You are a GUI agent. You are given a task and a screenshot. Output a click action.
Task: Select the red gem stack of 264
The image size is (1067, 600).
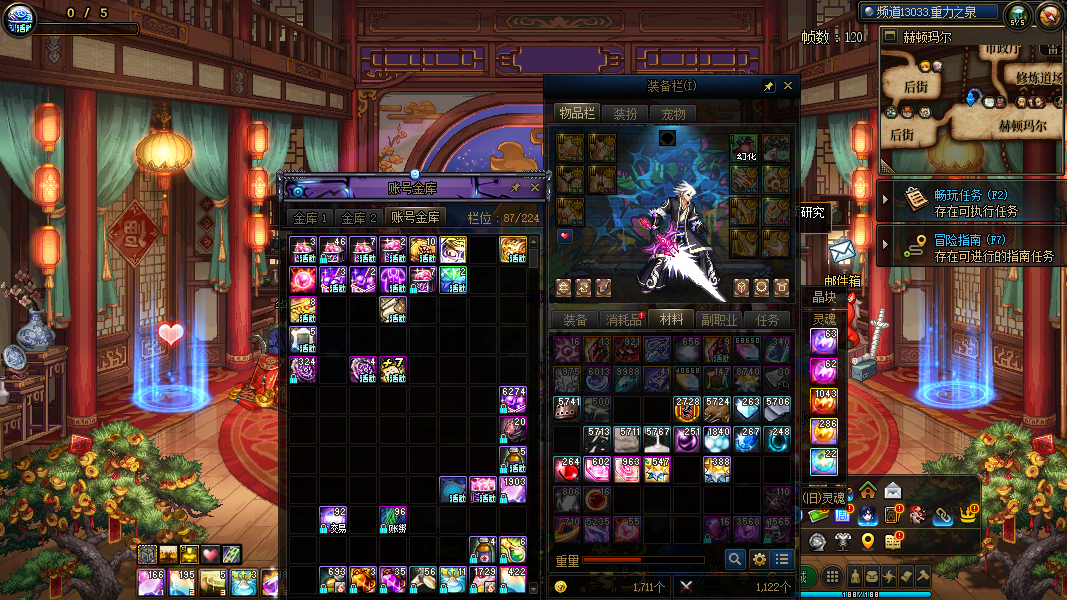click(568, 469)
